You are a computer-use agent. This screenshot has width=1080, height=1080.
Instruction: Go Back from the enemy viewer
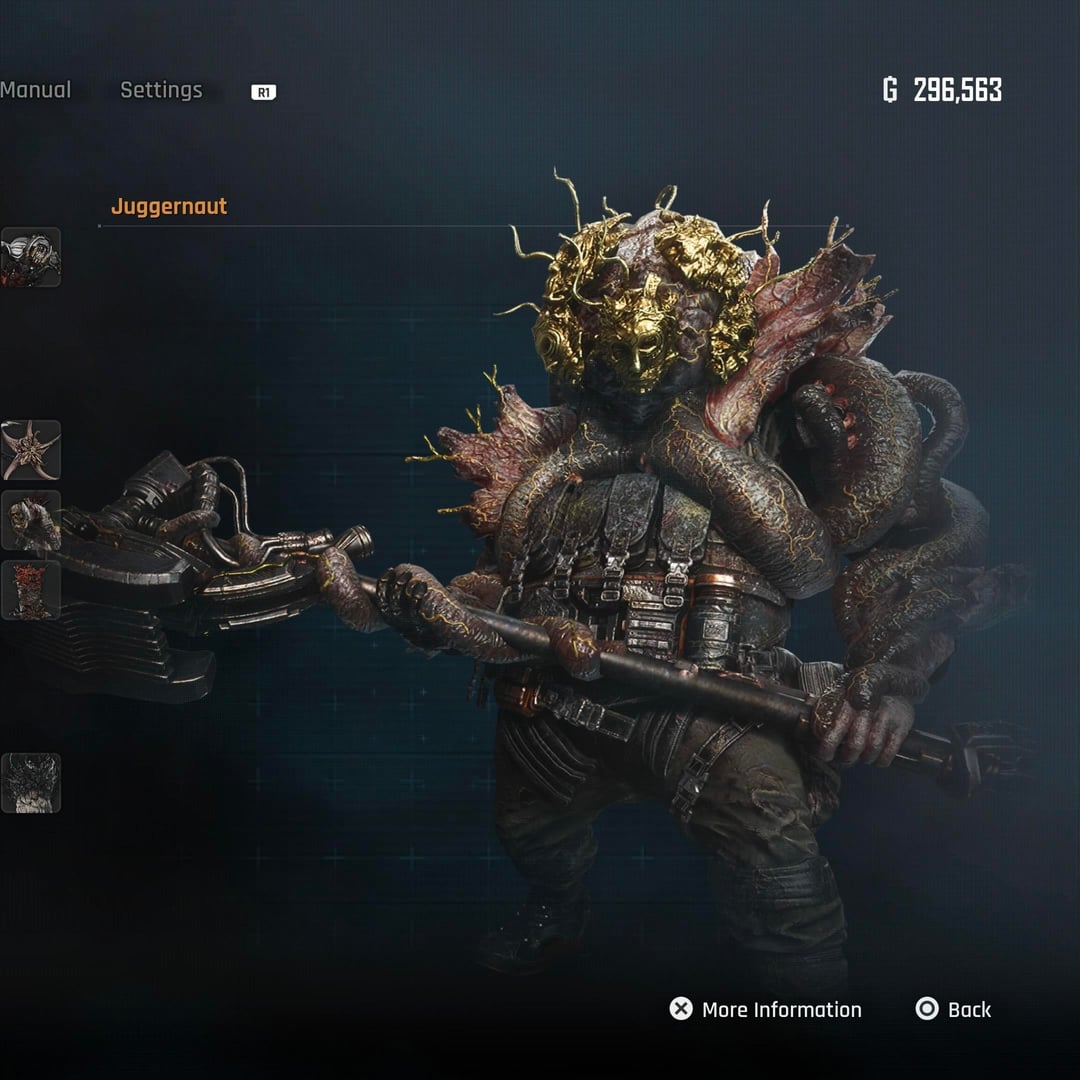pos(953,1009)
